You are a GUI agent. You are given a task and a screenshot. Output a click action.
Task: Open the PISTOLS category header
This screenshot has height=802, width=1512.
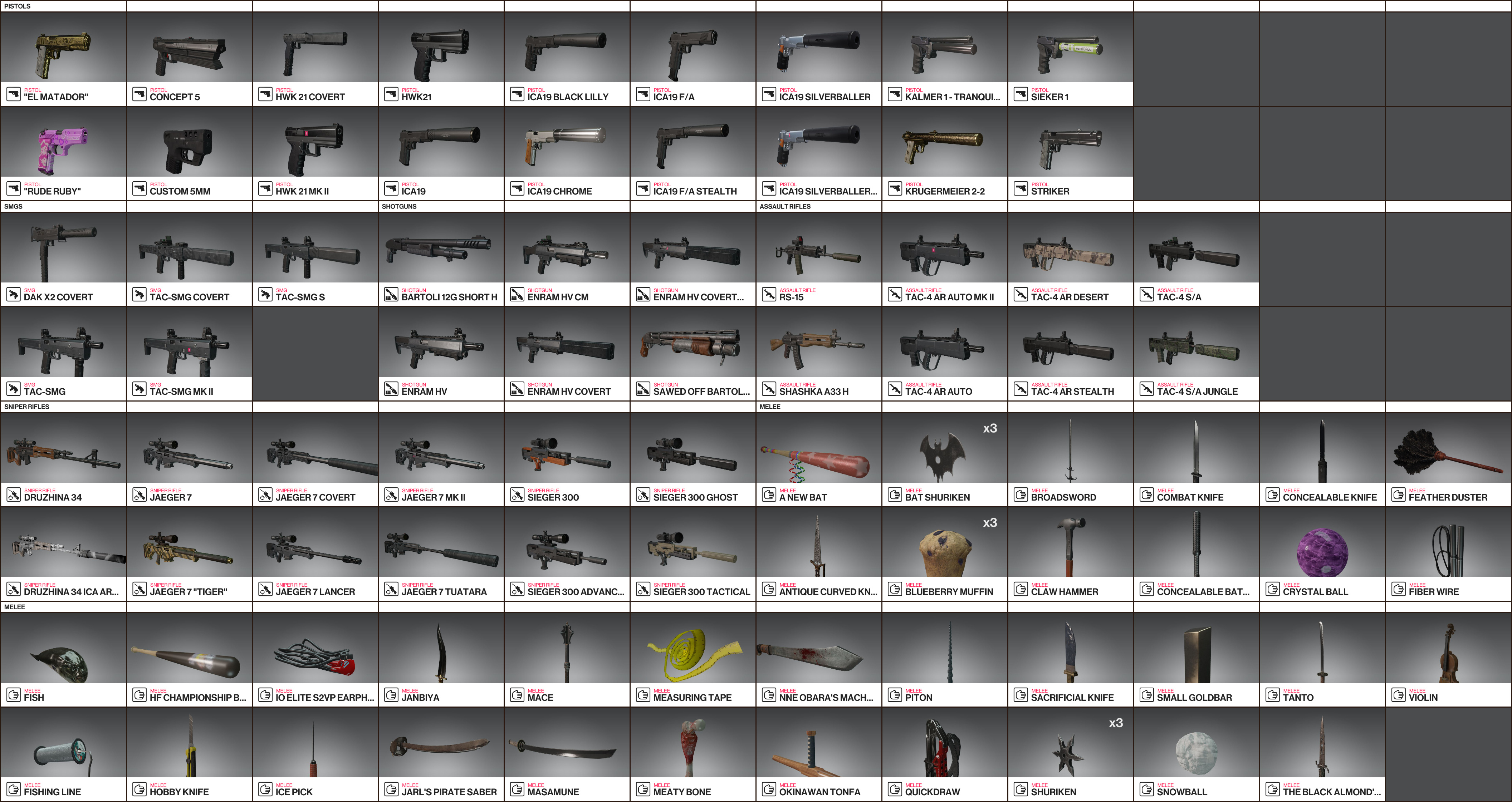point(63,6)
